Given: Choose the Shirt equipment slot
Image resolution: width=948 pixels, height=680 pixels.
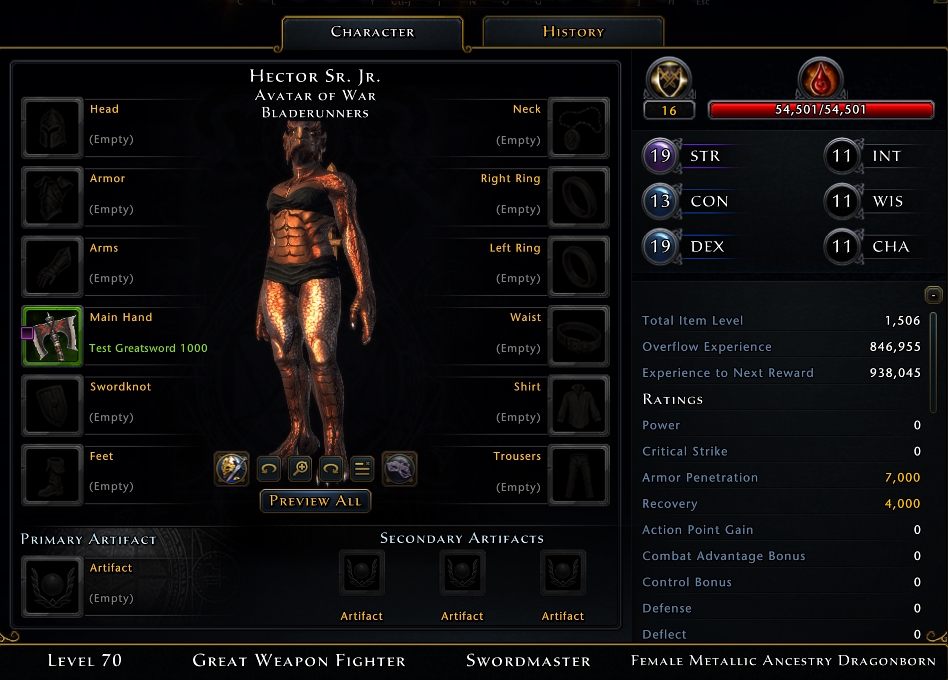Looking at the screenshot, I should (579, 406).
